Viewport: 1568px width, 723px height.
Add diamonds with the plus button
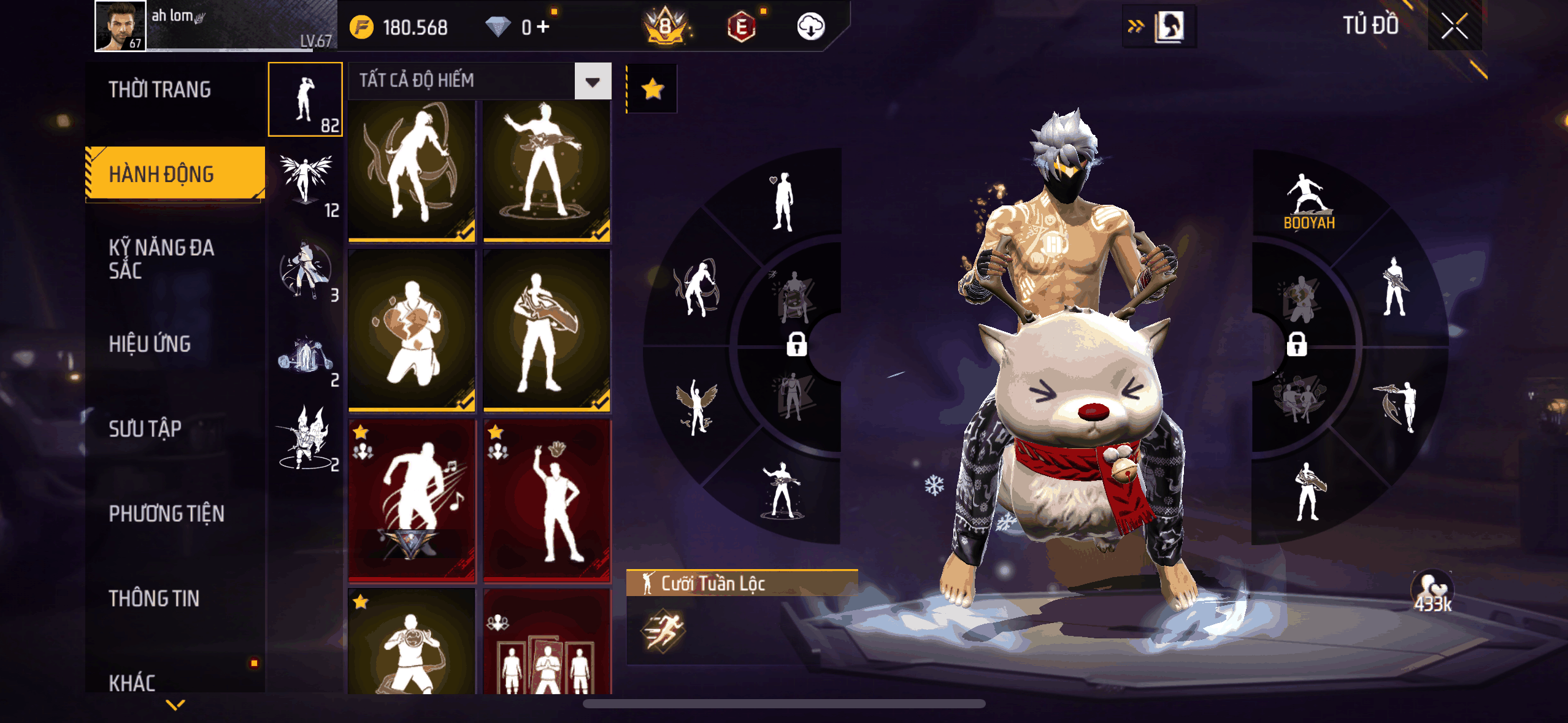pyautogui.click(x=543, y=26)
